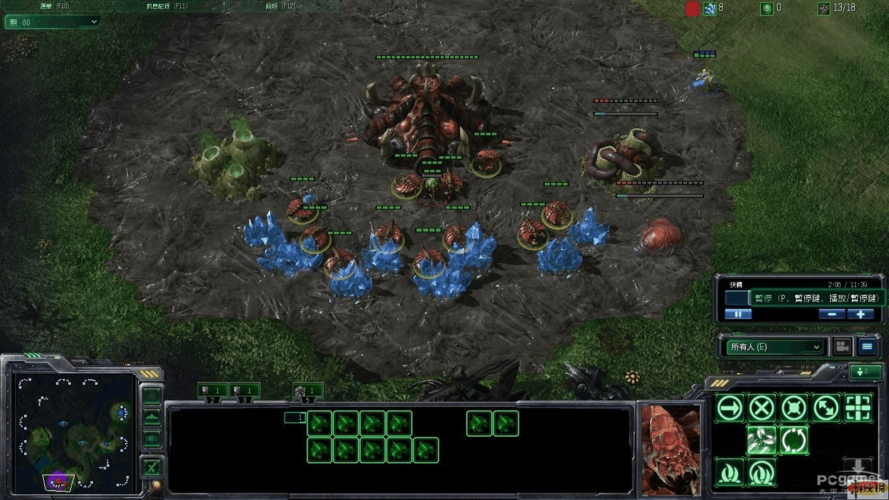The height and width of the screenshot is (500, 889).
Task: Select Return Cargo circular arrows command
Action: [794, 440]
